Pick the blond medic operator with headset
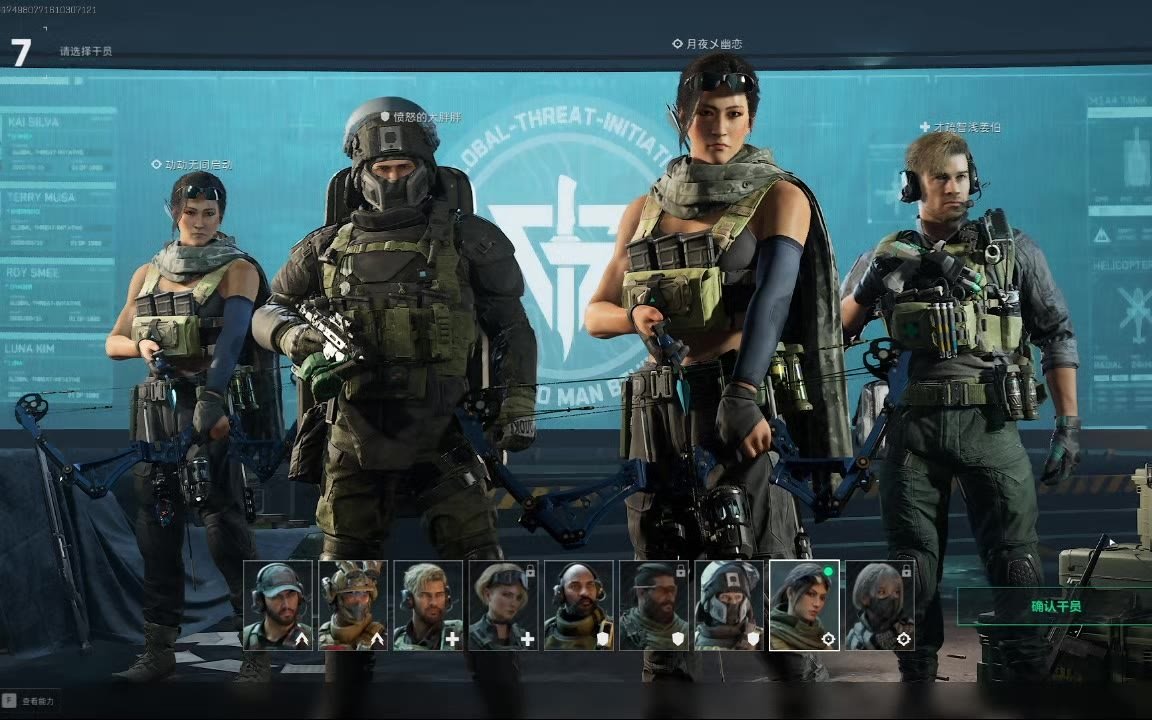 [428, 605]
